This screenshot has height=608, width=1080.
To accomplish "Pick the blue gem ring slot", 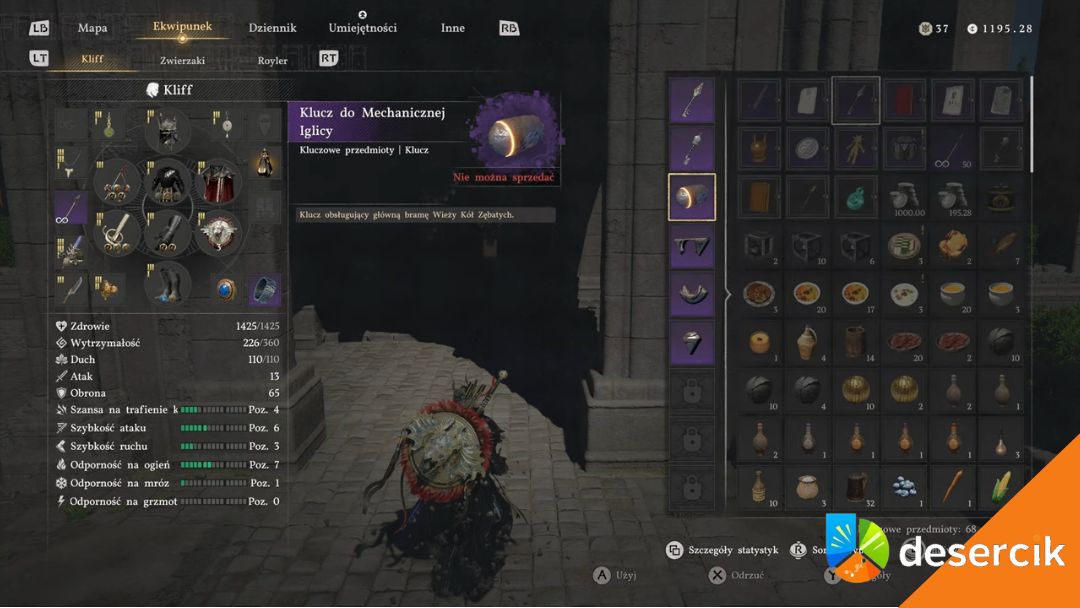I will (x=225, y=288).
